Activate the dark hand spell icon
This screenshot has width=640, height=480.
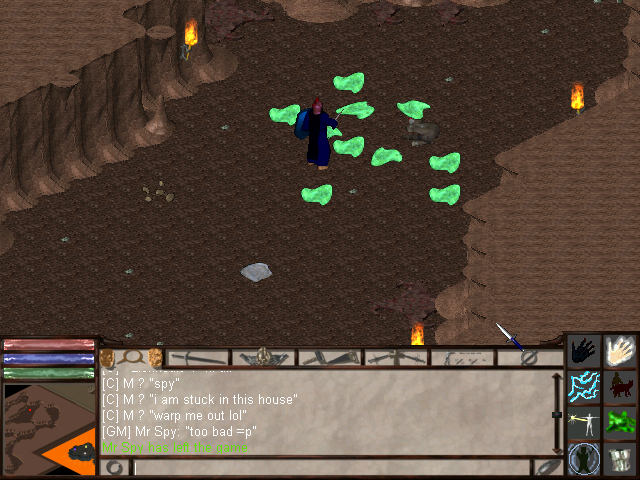[x=584, y=351]
